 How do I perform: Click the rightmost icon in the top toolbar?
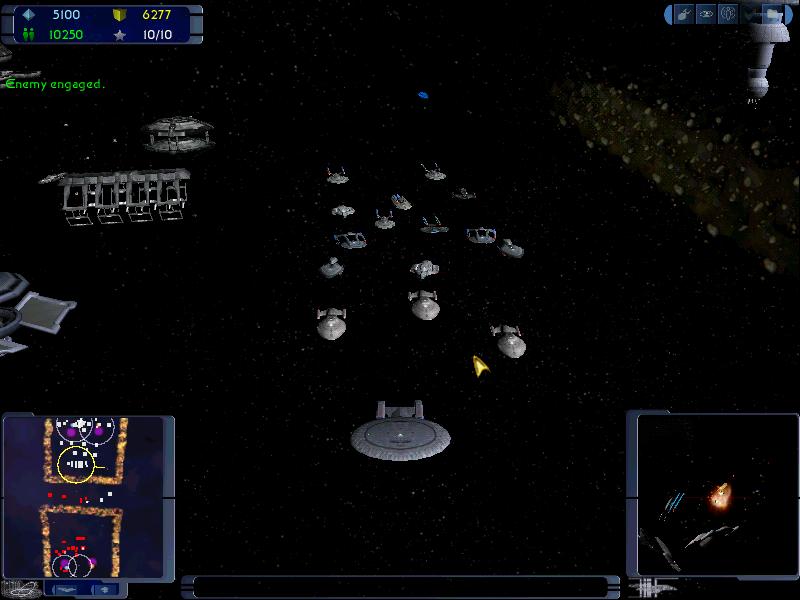click(x=772, y=14)
